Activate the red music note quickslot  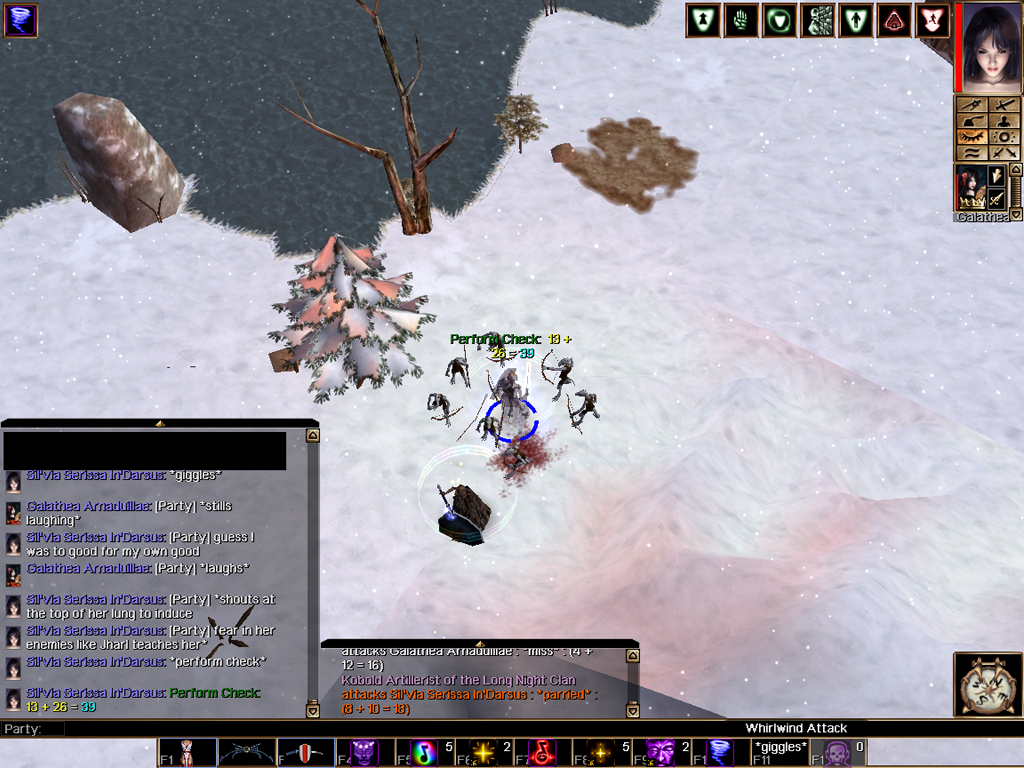[542, 752]
